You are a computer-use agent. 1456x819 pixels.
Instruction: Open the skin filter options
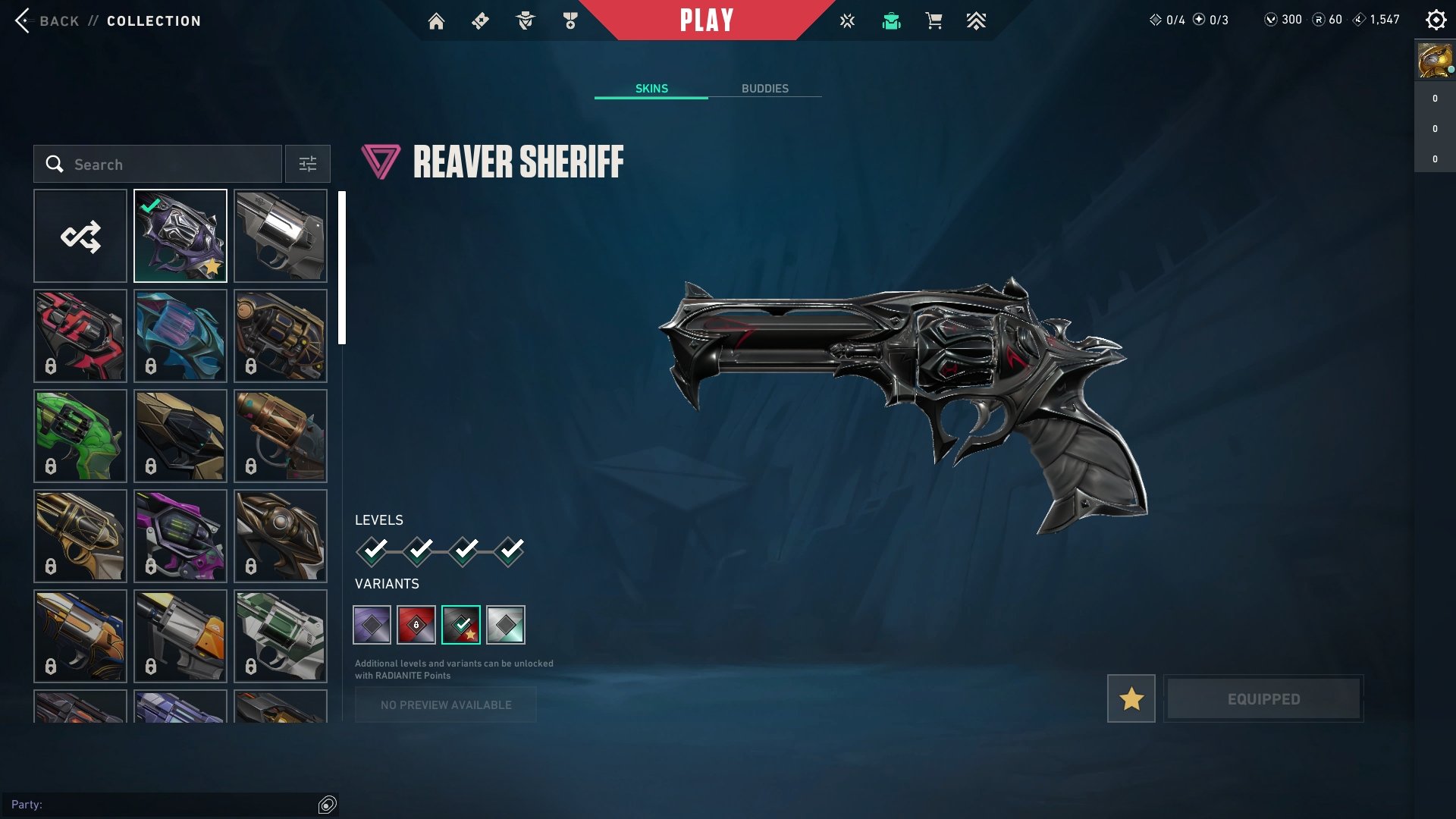307,164
